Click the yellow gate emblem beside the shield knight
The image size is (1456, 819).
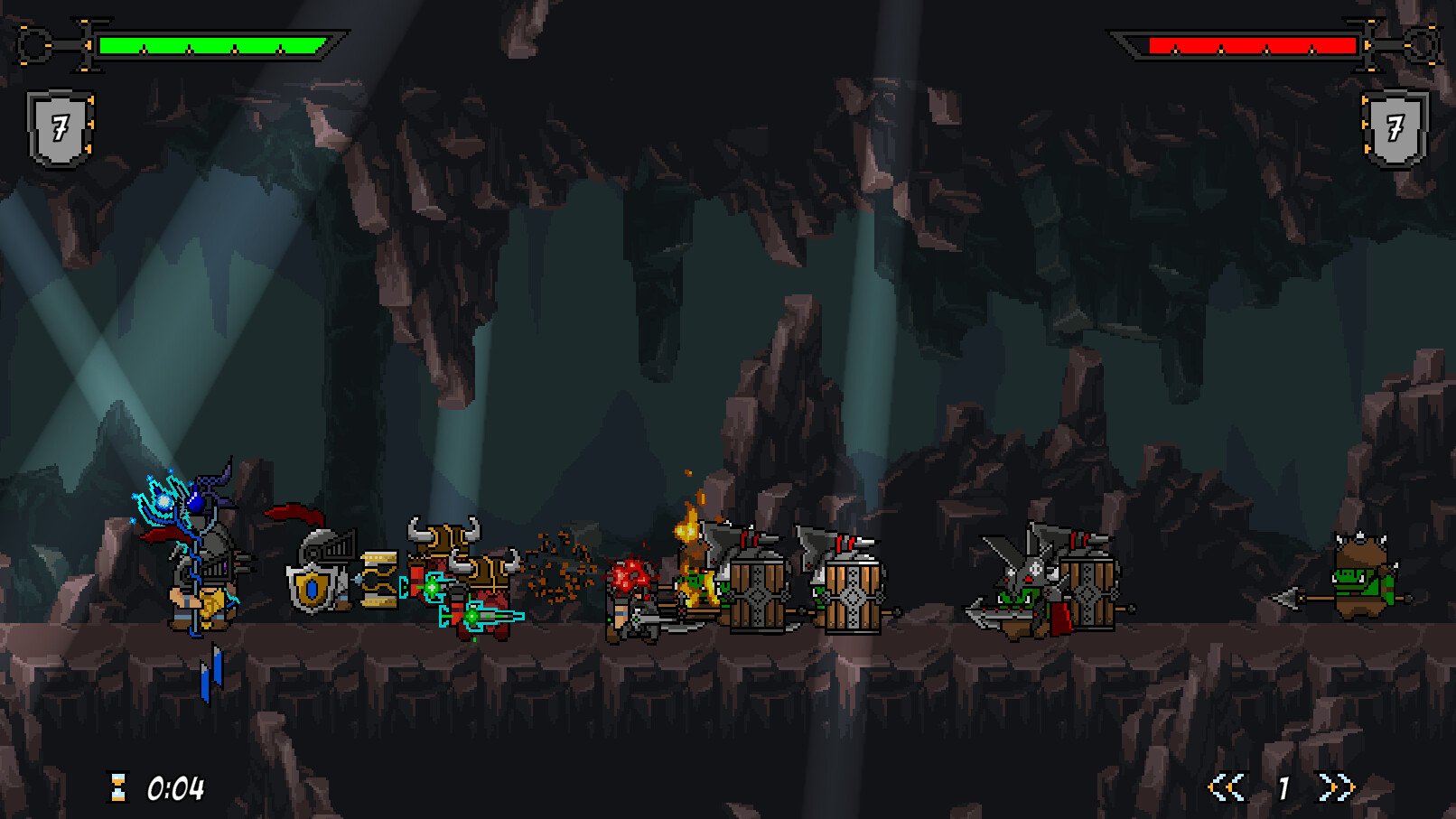[379, 578]
